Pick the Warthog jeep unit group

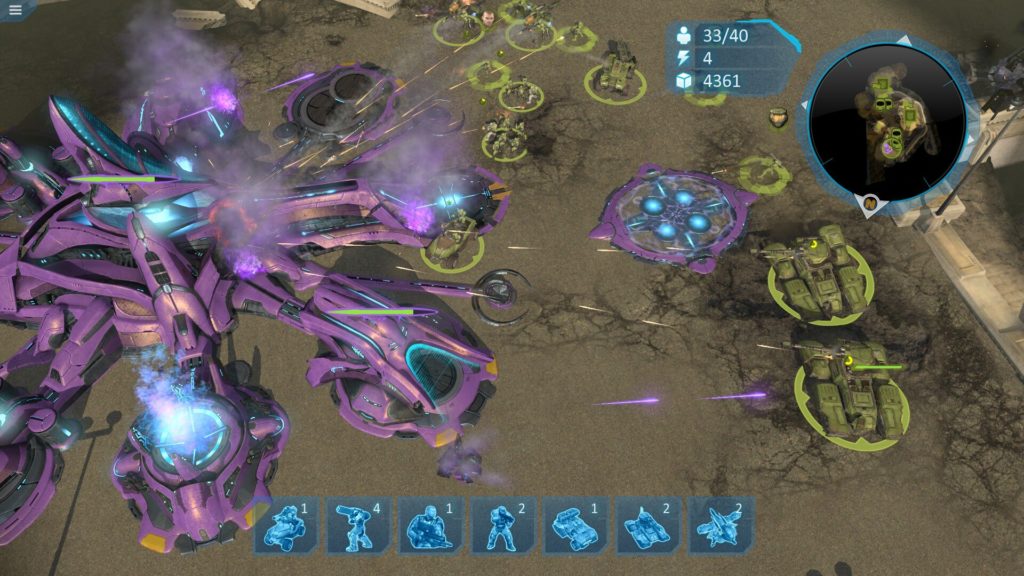click(576, 525)
